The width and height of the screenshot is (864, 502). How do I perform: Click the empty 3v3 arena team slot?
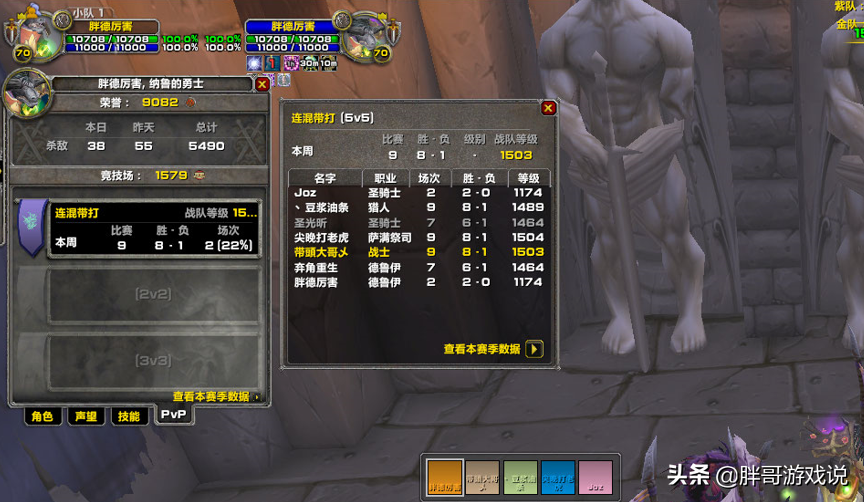pyautogui.click(x=152, y=360)
